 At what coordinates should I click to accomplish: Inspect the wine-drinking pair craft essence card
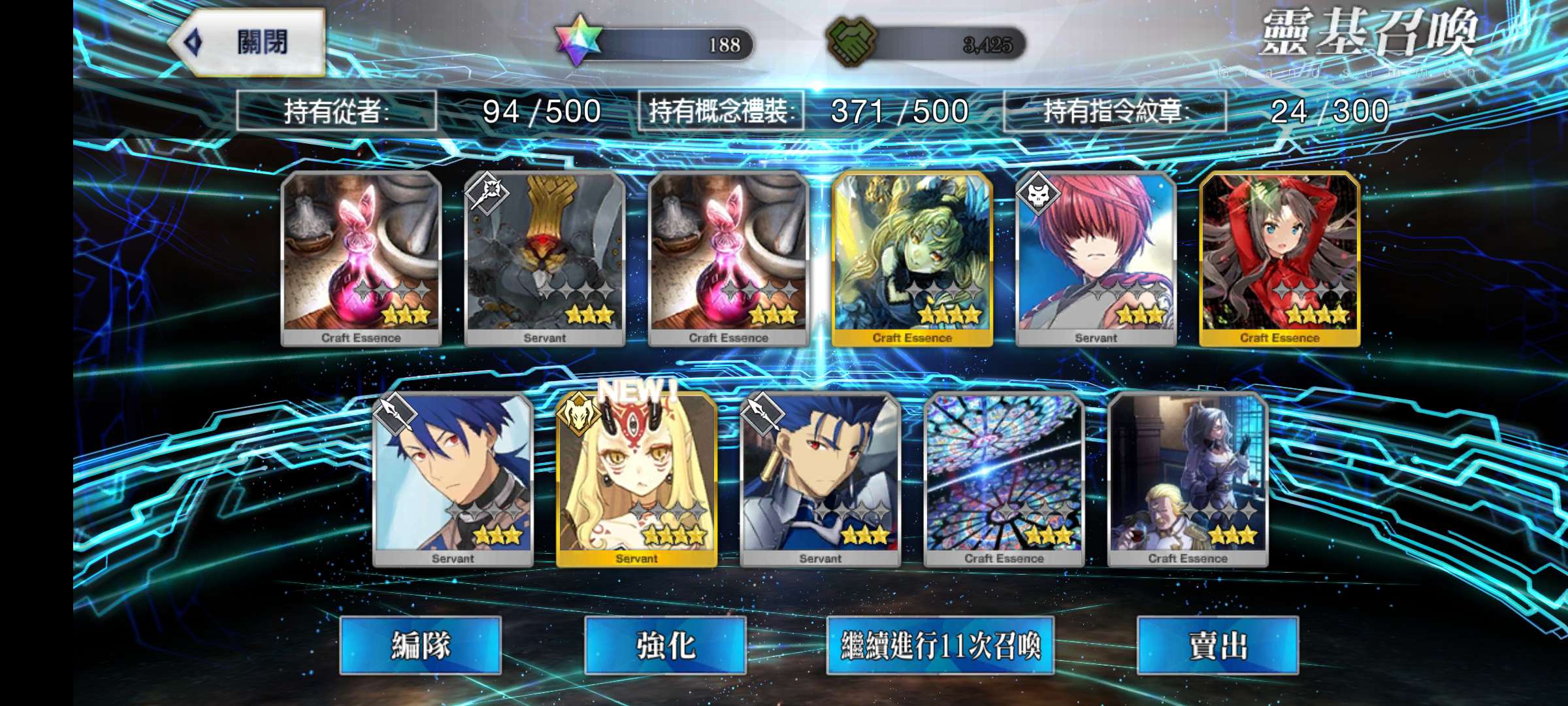click(x=1187, y=479)
